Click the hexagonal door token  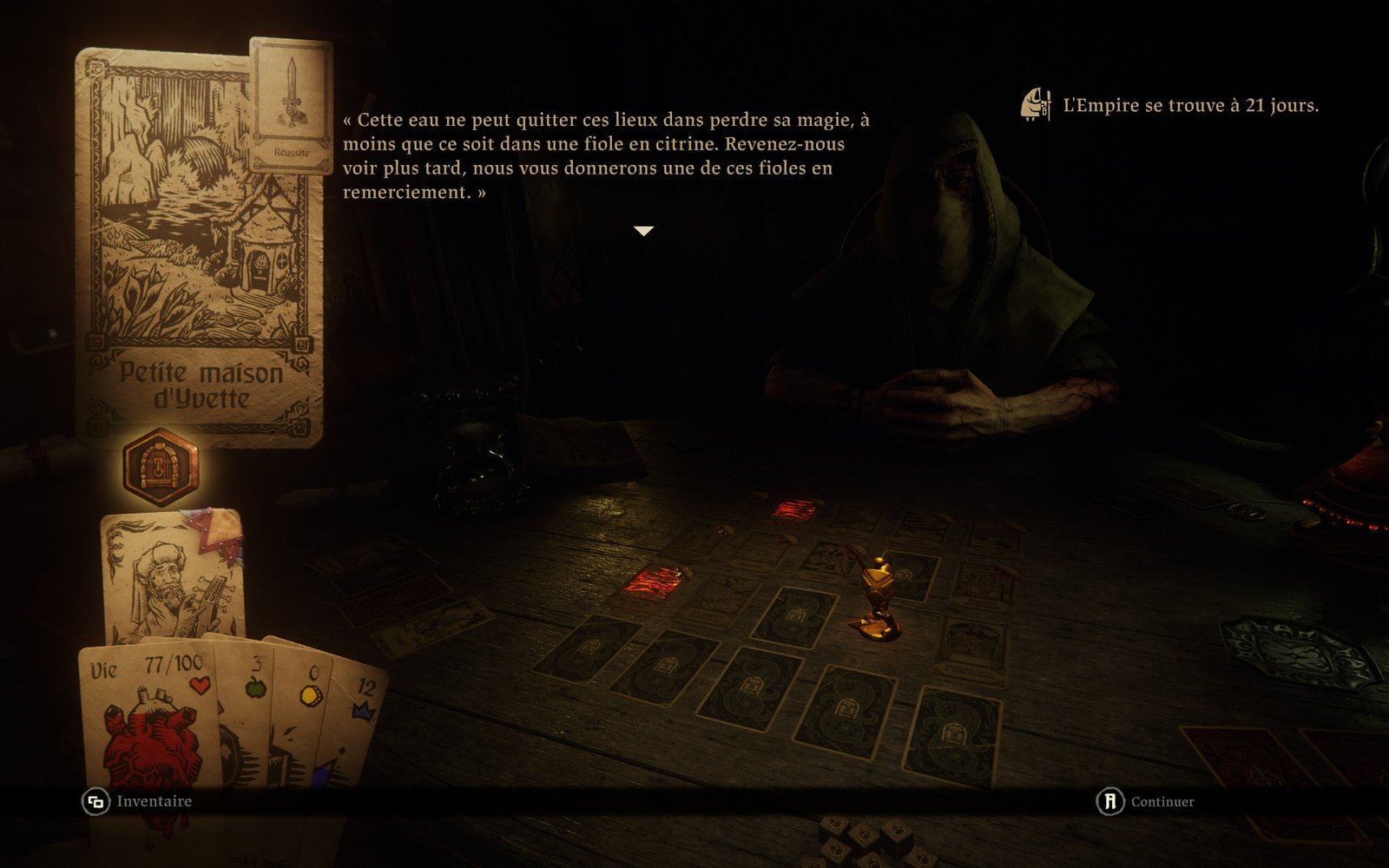[161, 467]
